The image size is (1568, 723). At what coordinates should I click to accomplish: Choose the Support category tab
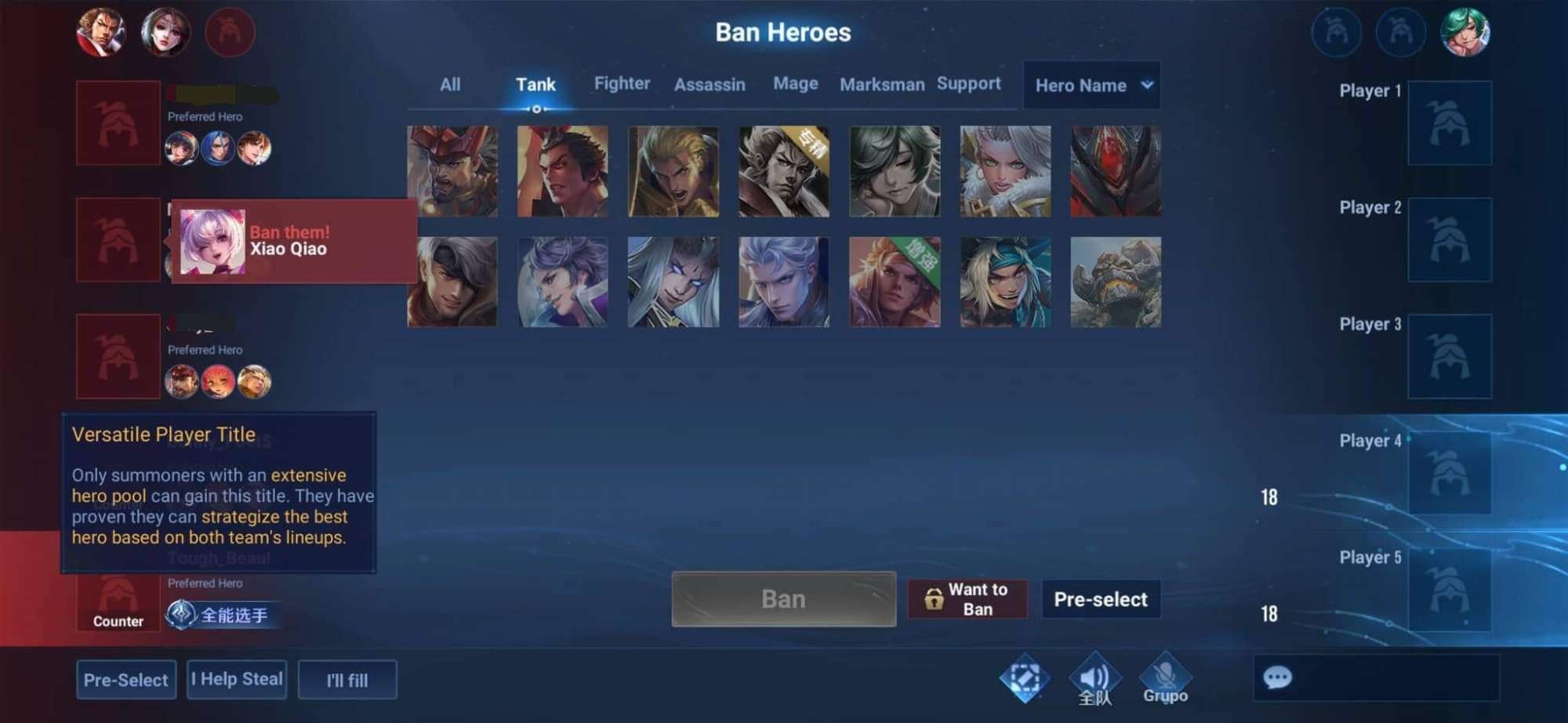pyautogui.click(x=968, y=84)
